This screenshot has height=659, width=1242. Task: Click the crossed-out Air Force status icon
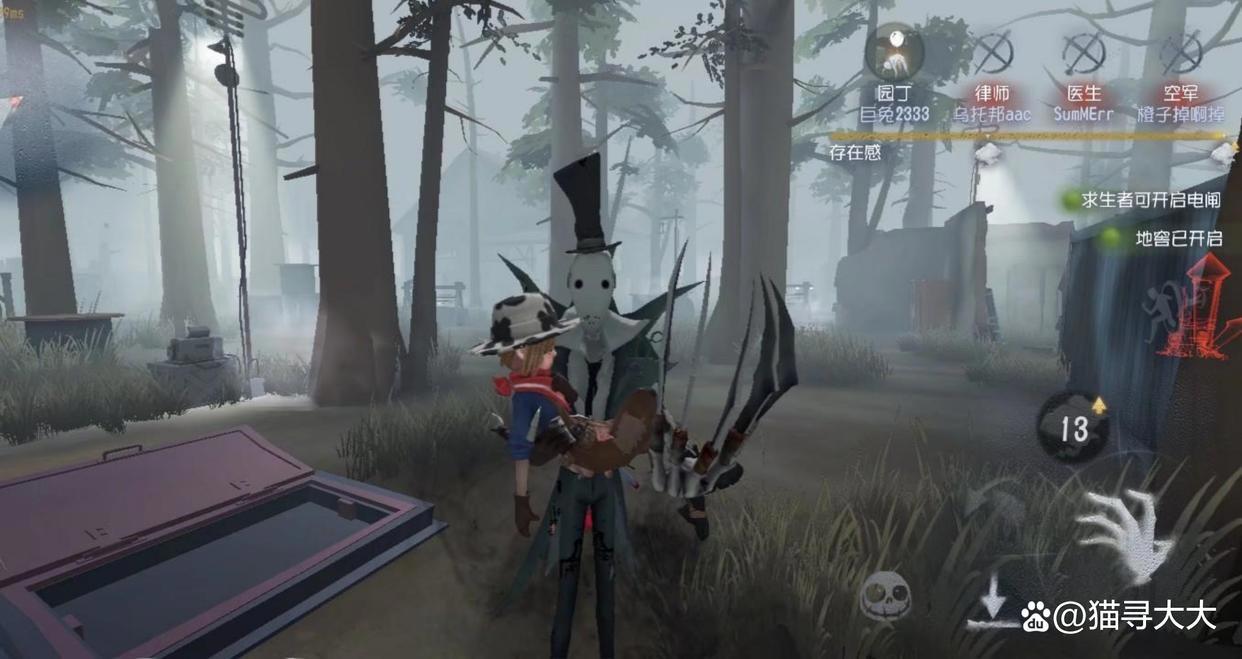point(1179,53)
